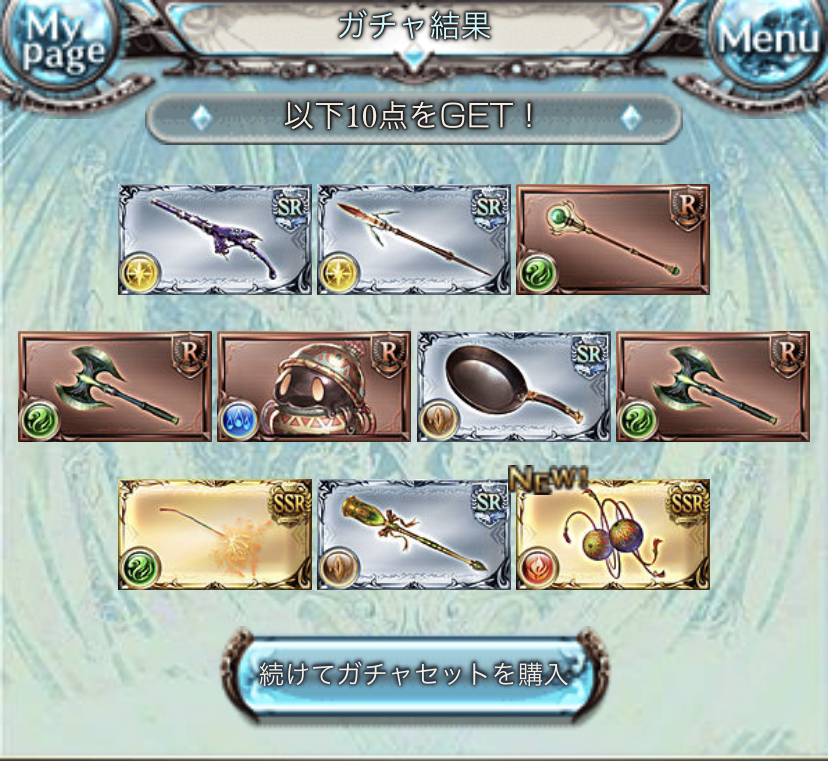828x761 pixels.
Task: Open the Menu
Action: pyautogui.click(x=768, y=40)
